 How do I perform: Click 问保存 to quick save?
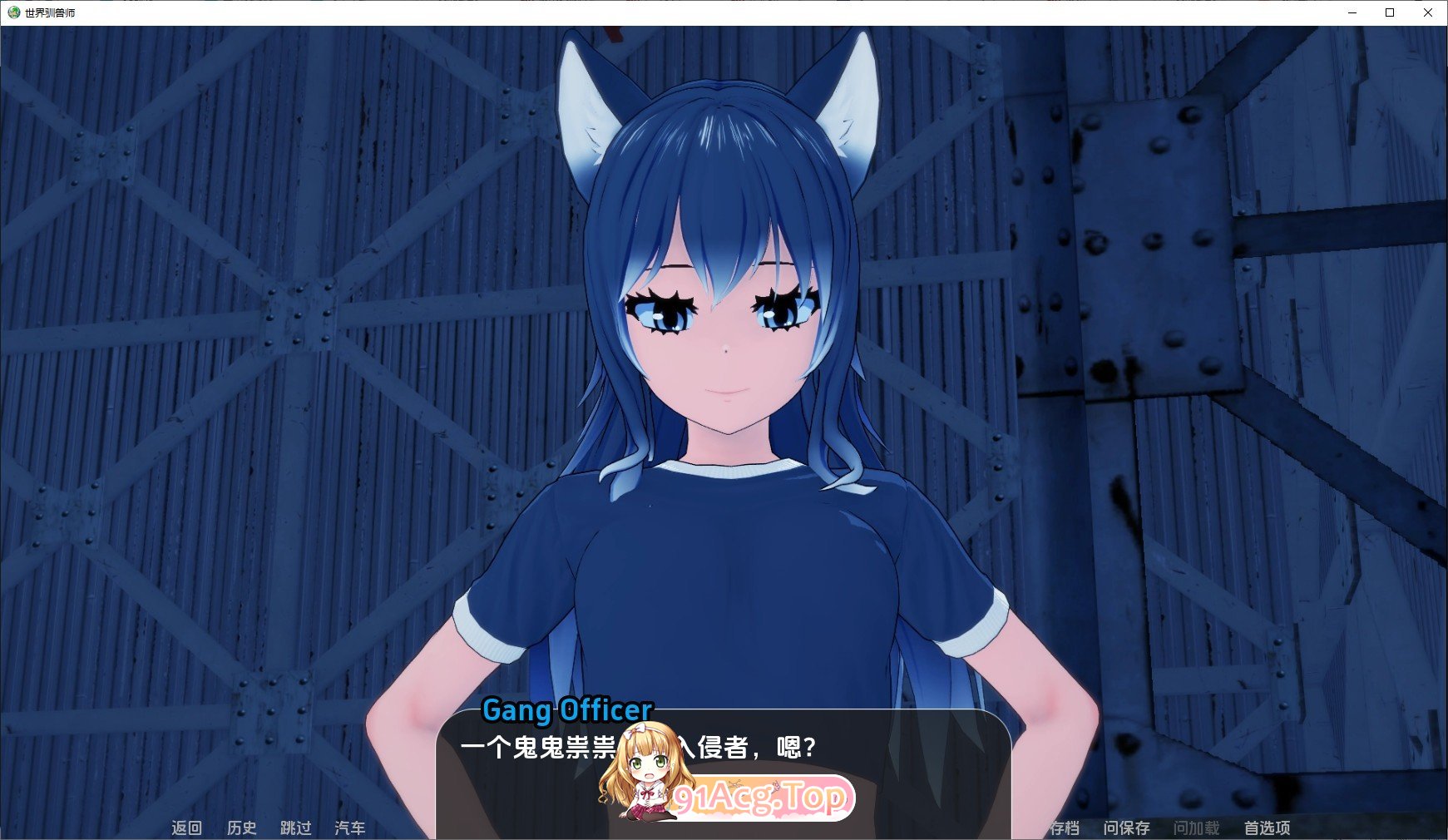tap(1128, 828)
